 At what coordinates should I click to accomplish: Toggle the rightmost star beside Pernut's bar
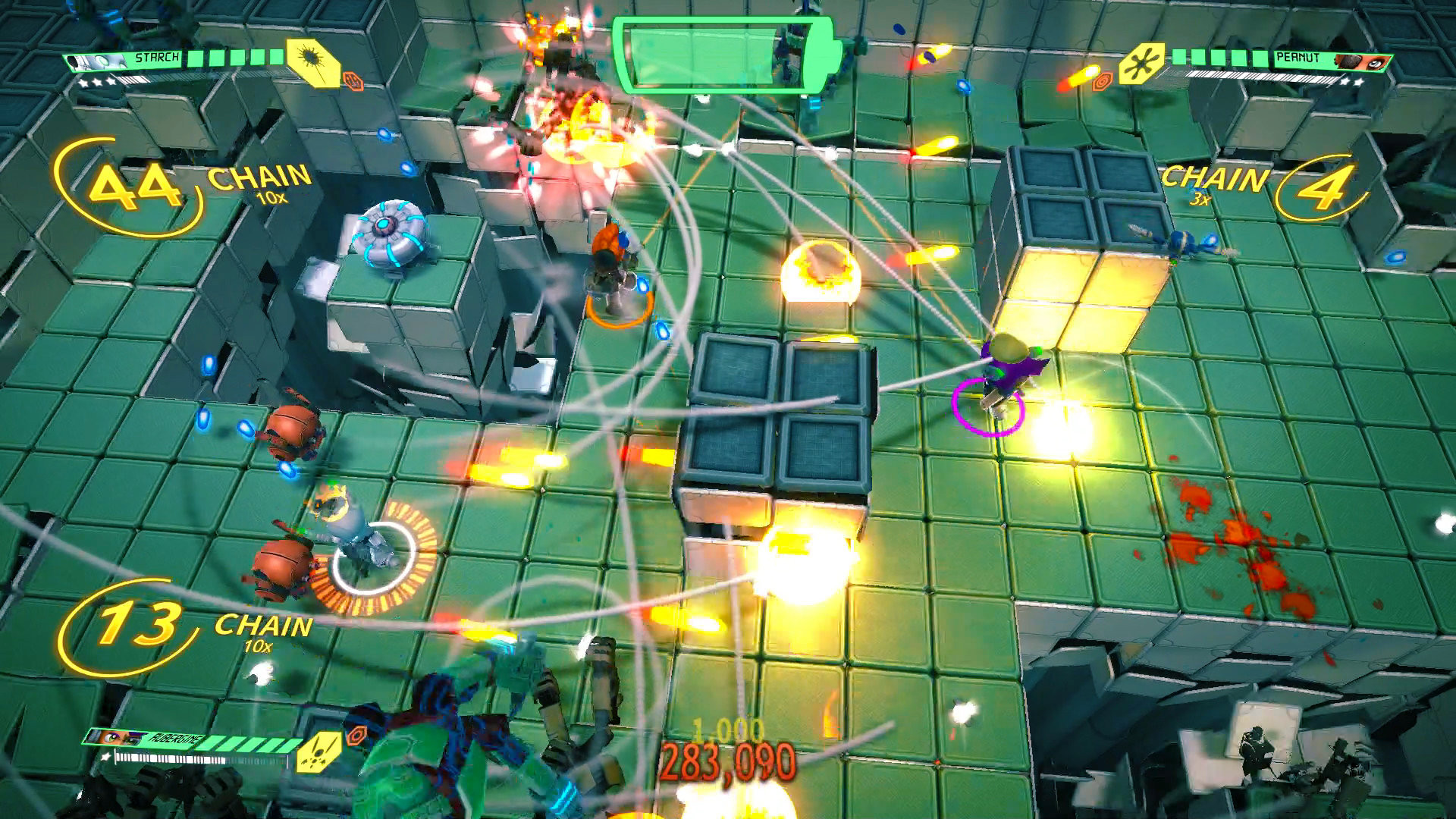(1359, 83)
